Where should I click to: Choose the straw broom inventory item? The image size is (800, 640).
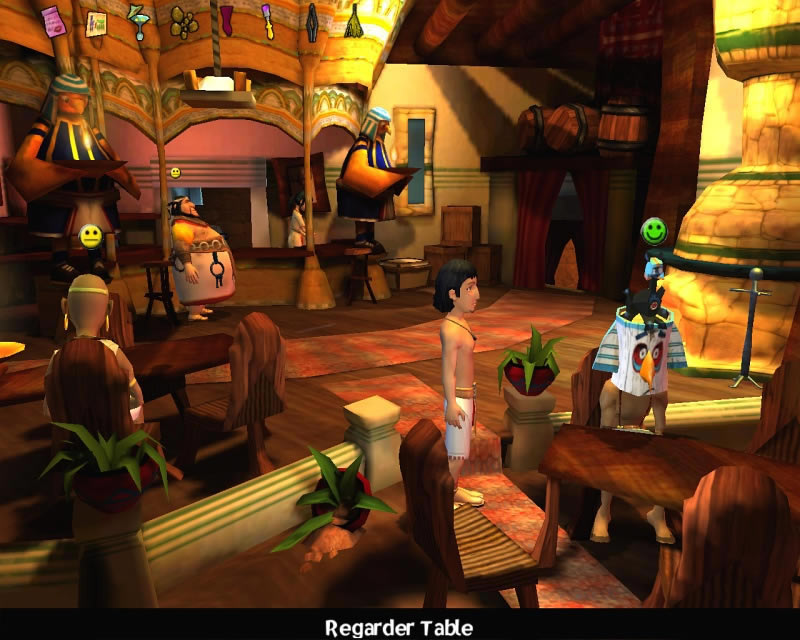tap(353, 20)
